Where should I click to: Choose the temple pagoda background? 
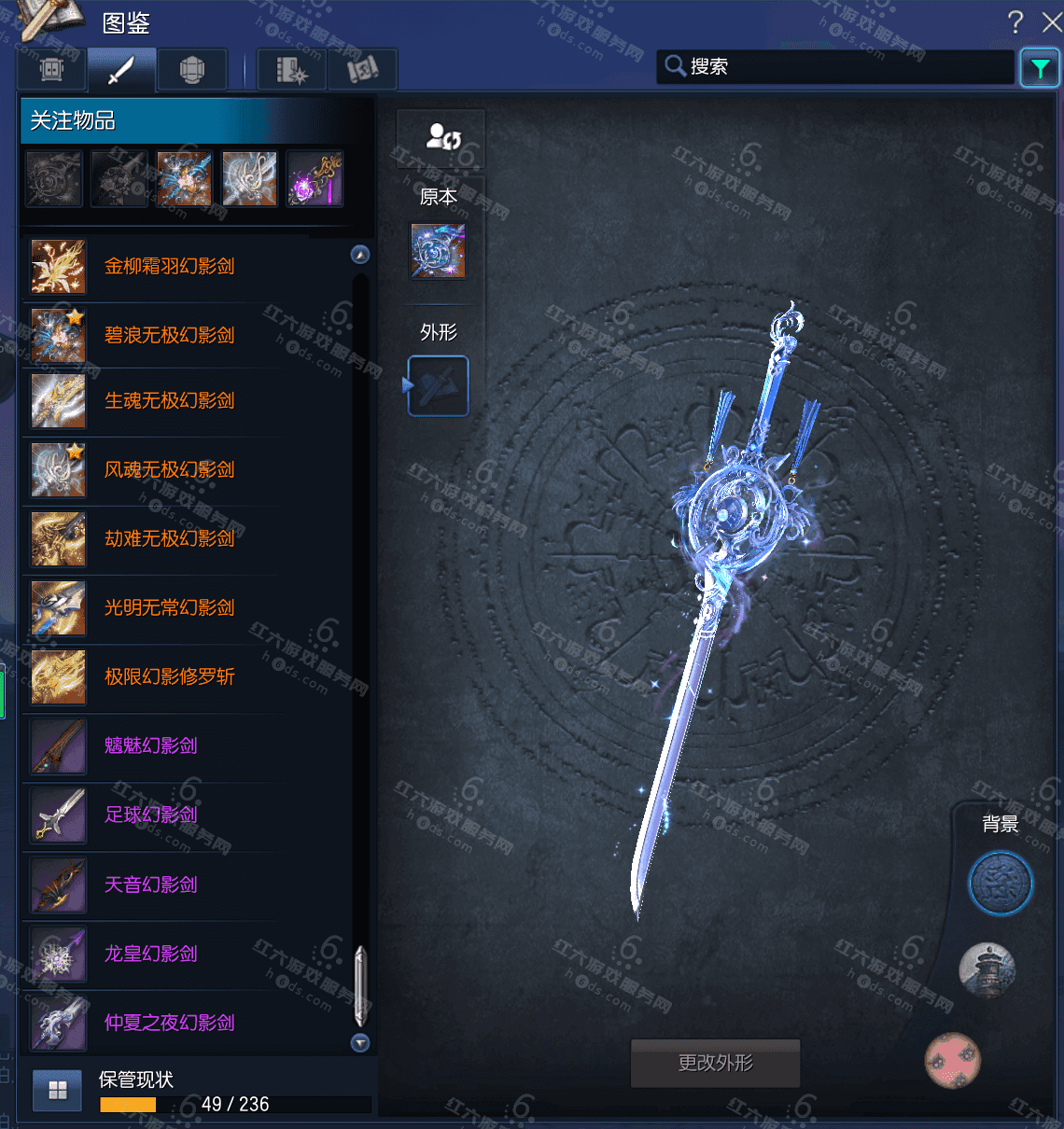pos(987,969)
